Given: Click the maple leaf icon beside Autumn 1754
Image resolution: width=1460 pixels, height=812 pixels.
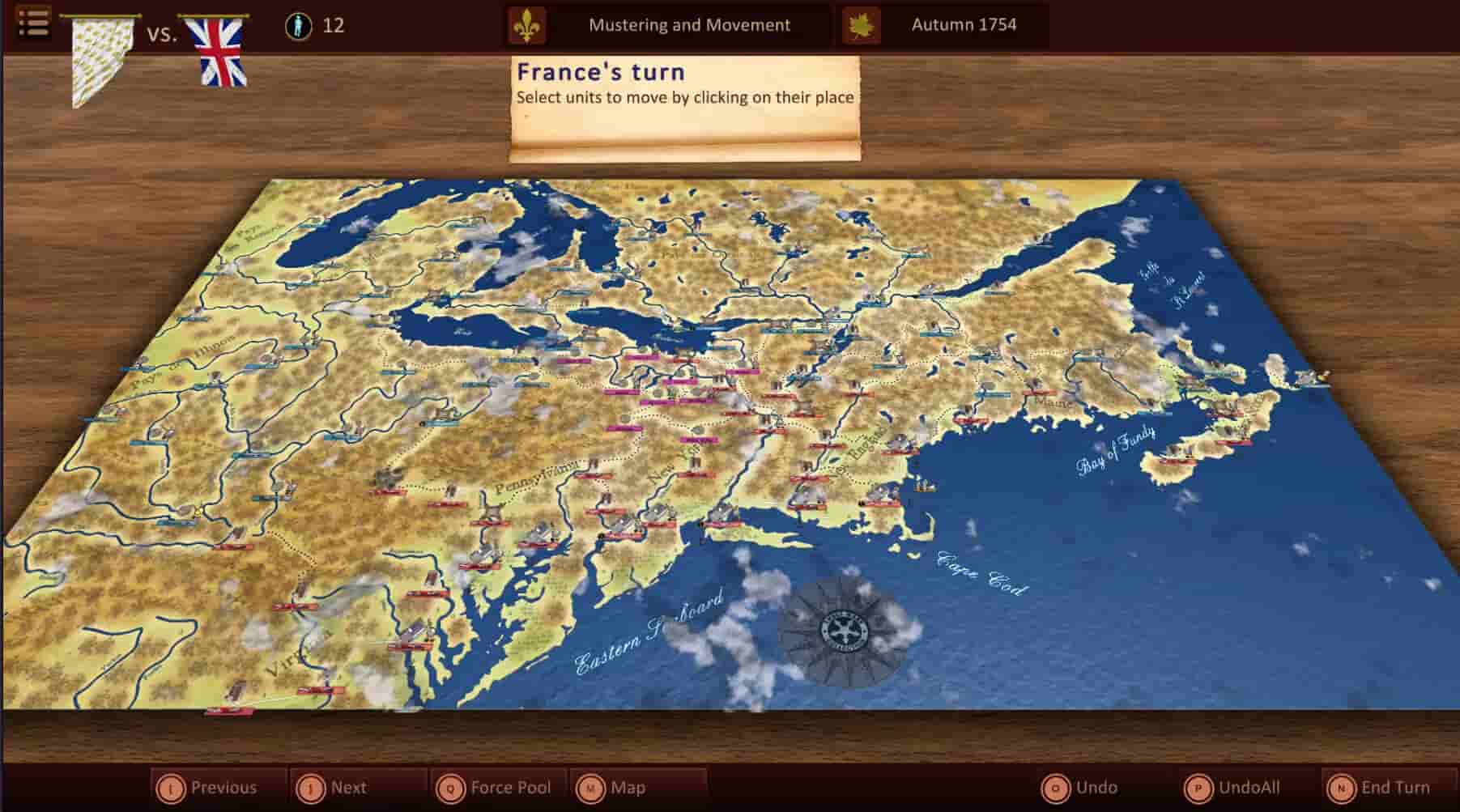Looking at the screenshot, I should (863, 24).
